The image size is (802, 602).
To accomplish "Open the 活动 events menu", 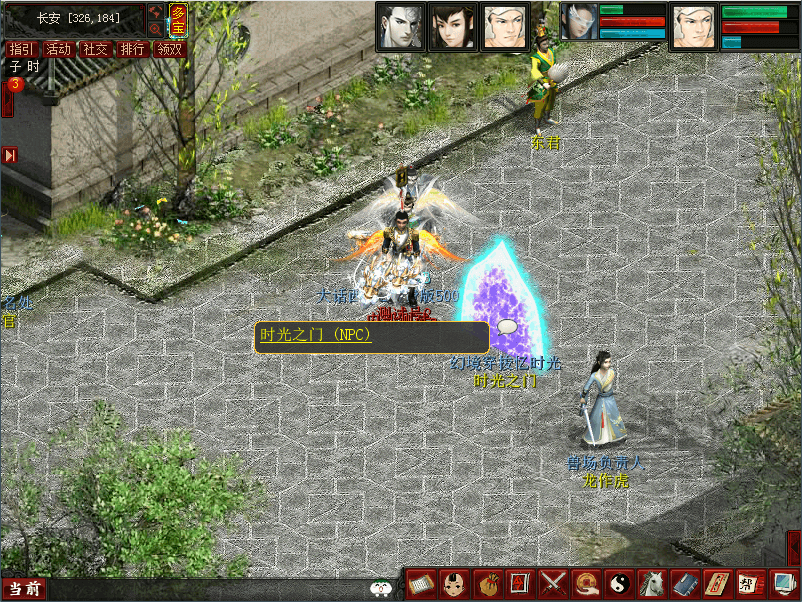I will [x=58, y=49].
